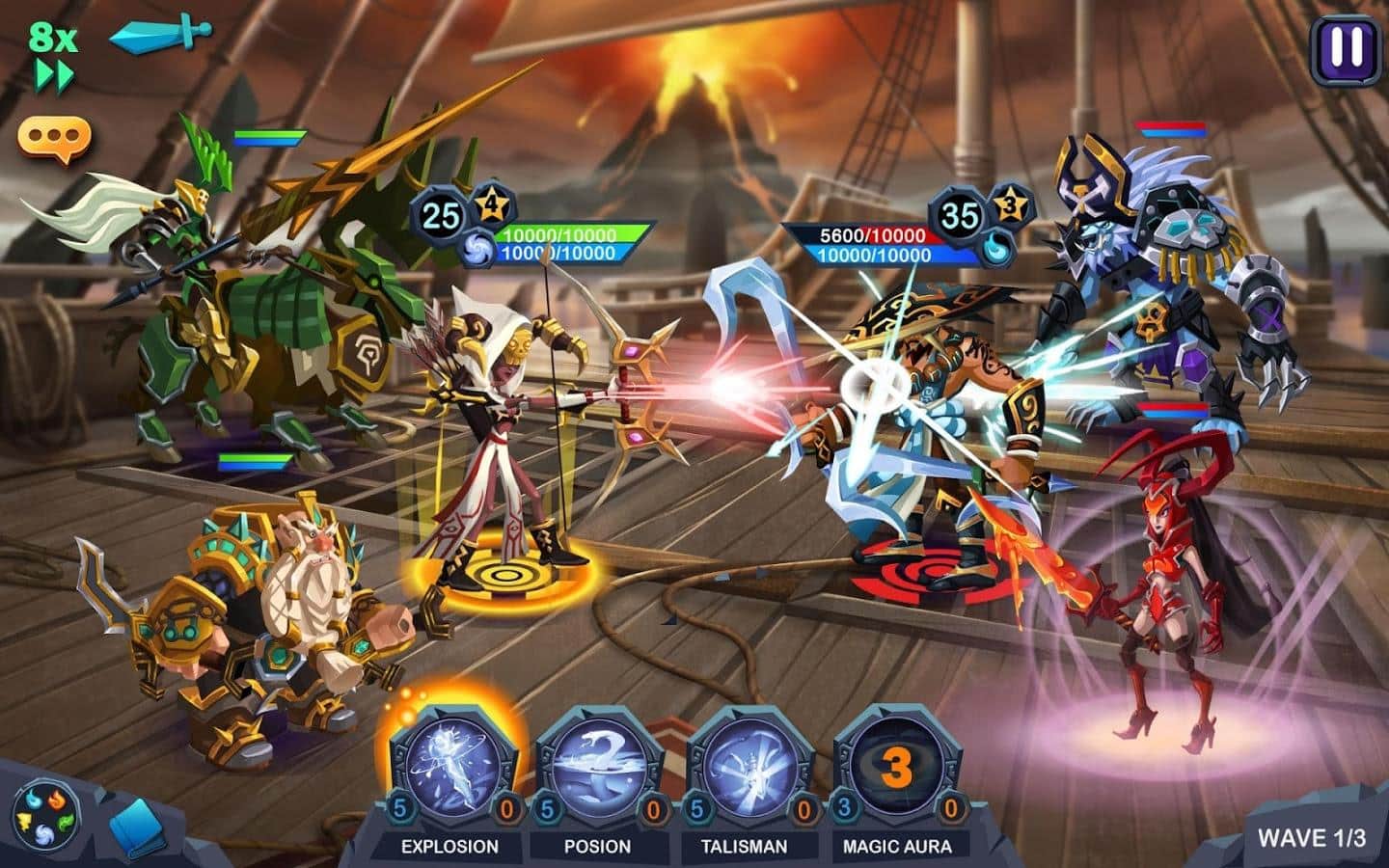Select the Magic Aura skill on cooldown
Viewport: 1389px width, 868px height.
coord(897,768)
